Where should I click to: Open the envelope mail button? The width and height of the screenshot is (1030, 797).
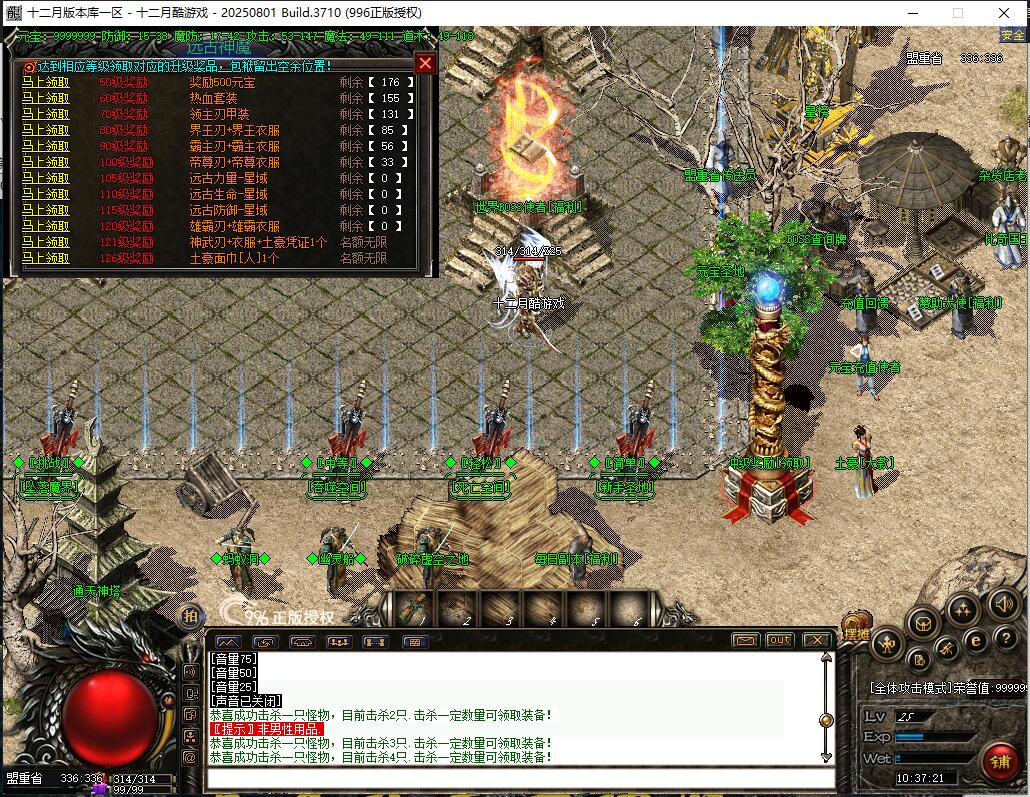pyautogui.click(x=744, y=641)
